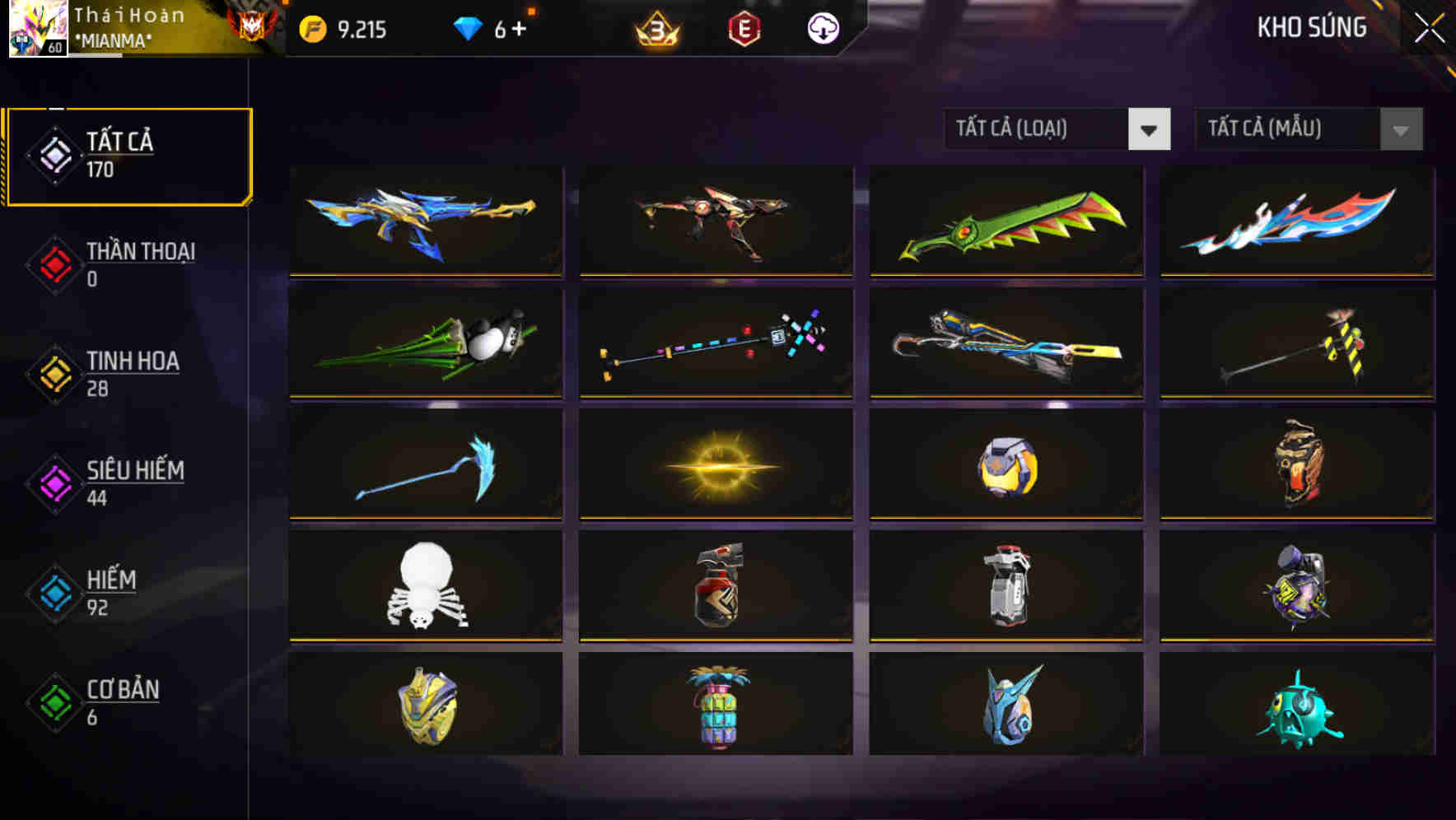Open the gold coin currency display
Screen dimensions: 1456x820
coord(311,27)
